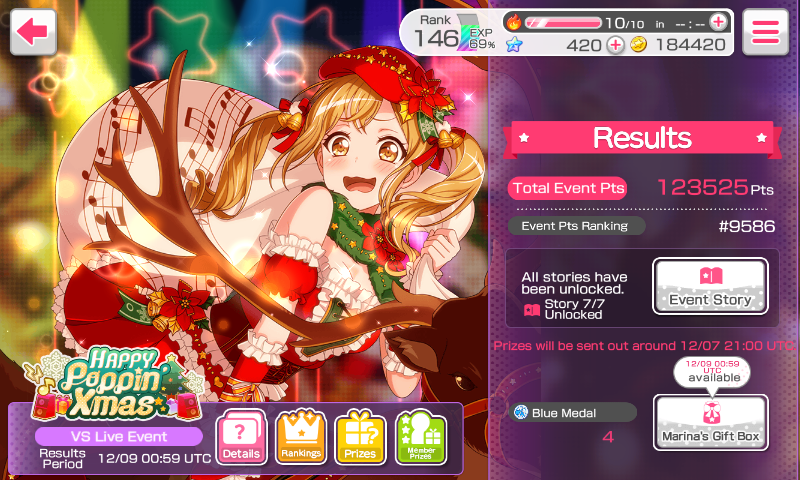Open the hamburger menu
Image resolution: width=800 pixels, height=480 pixels.
[766, 32]
